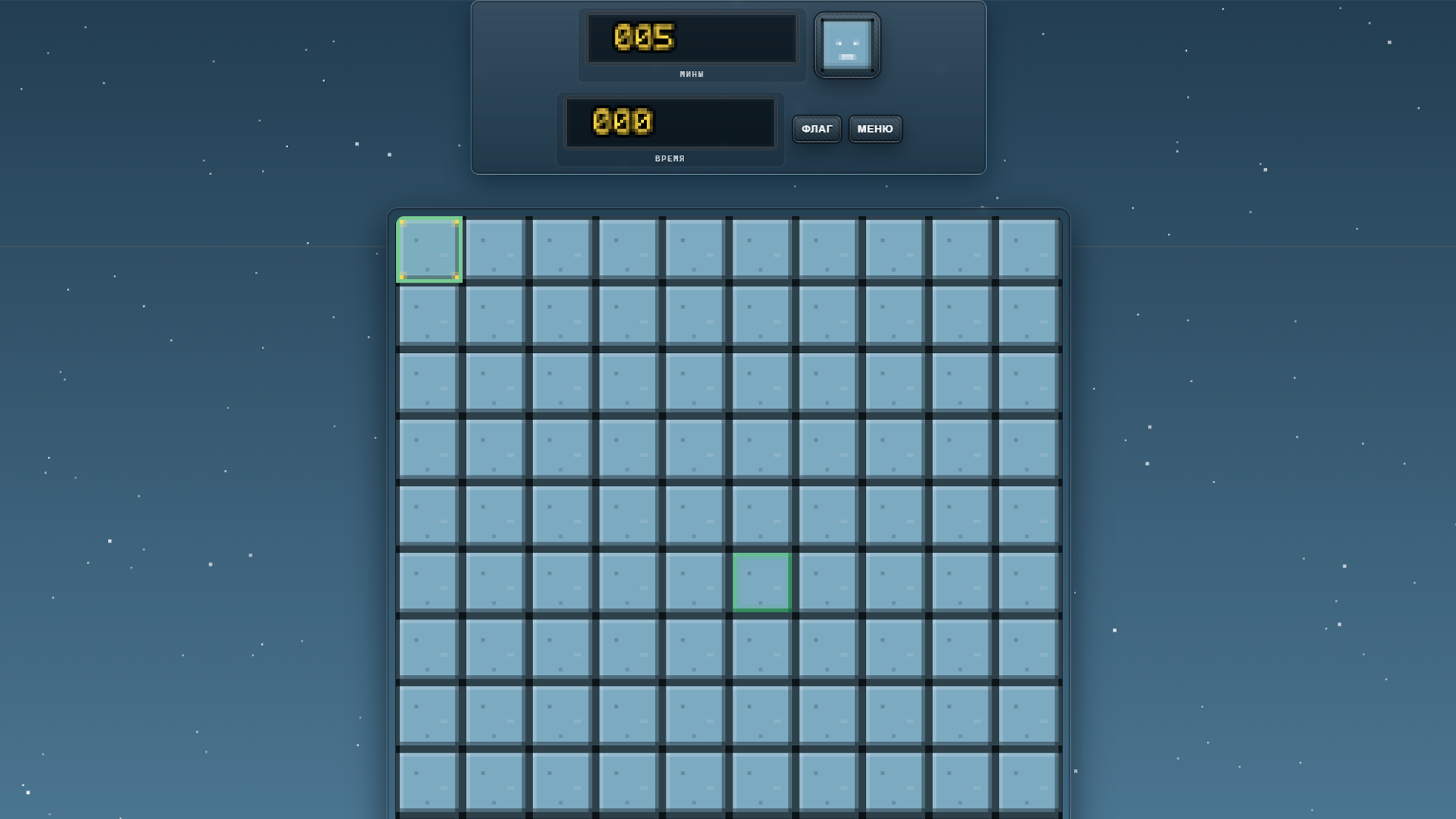This screenshot has height=819, width=1456.
Task: Reveal the bottom-right corner cell of the minefield
Action: pyautogui.click(x=1028, y=782)
